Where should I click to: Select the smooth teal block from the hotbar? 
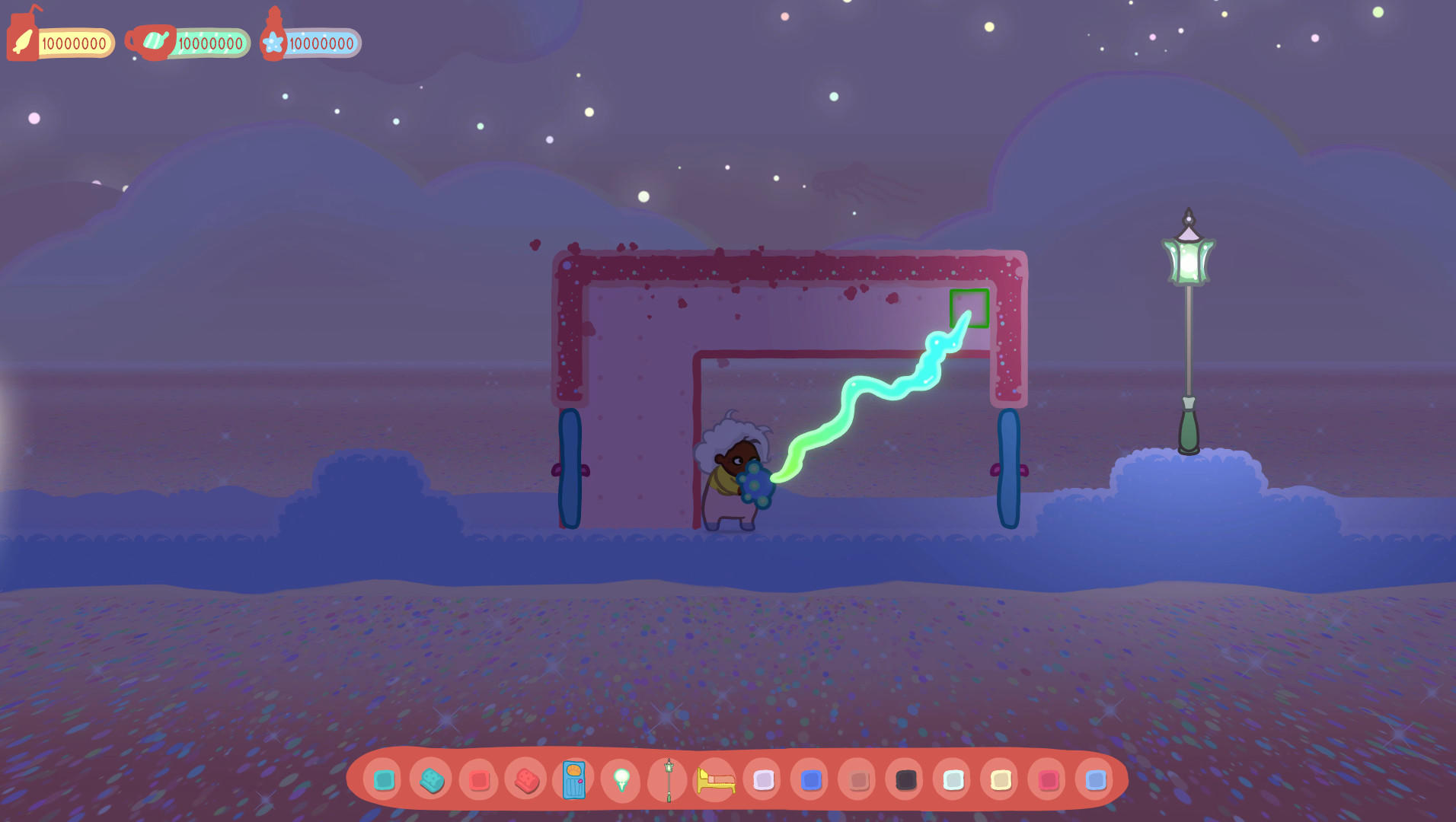pyautogui.click(x=384, y=780)
